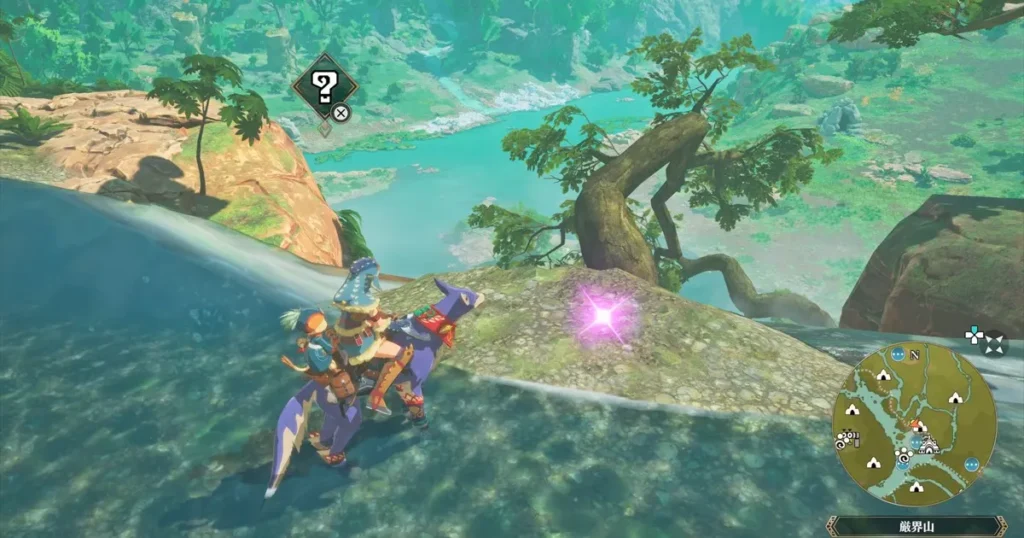Image resolution: width=1024 pixels, height=538 pixels.
Task: Click the four-arrow expand map icon
Action: pyautogui.click(x=994, y=345)
